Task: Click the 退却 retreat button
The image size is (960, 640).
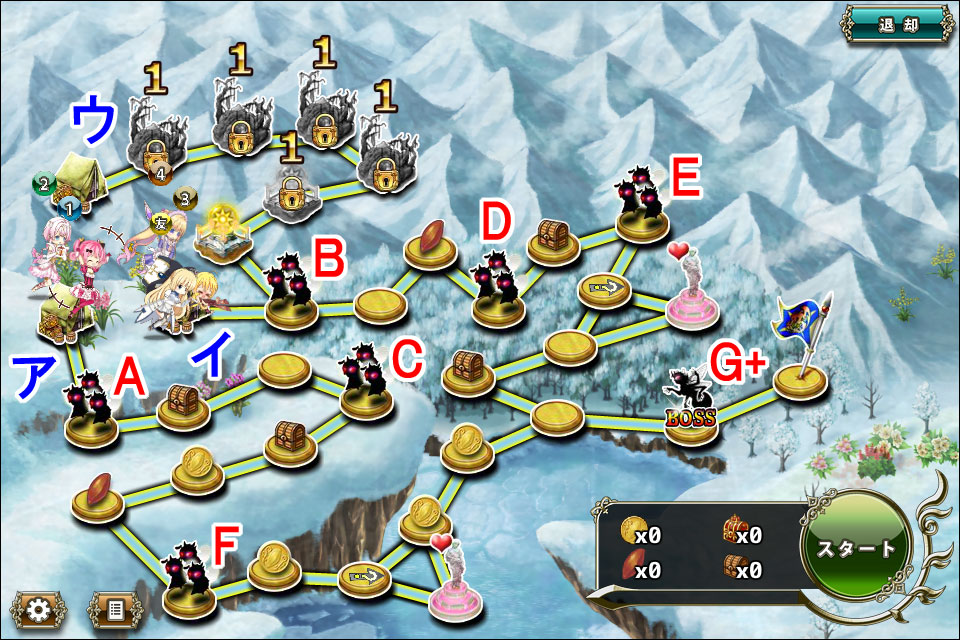Action: [x=893, y=24]
